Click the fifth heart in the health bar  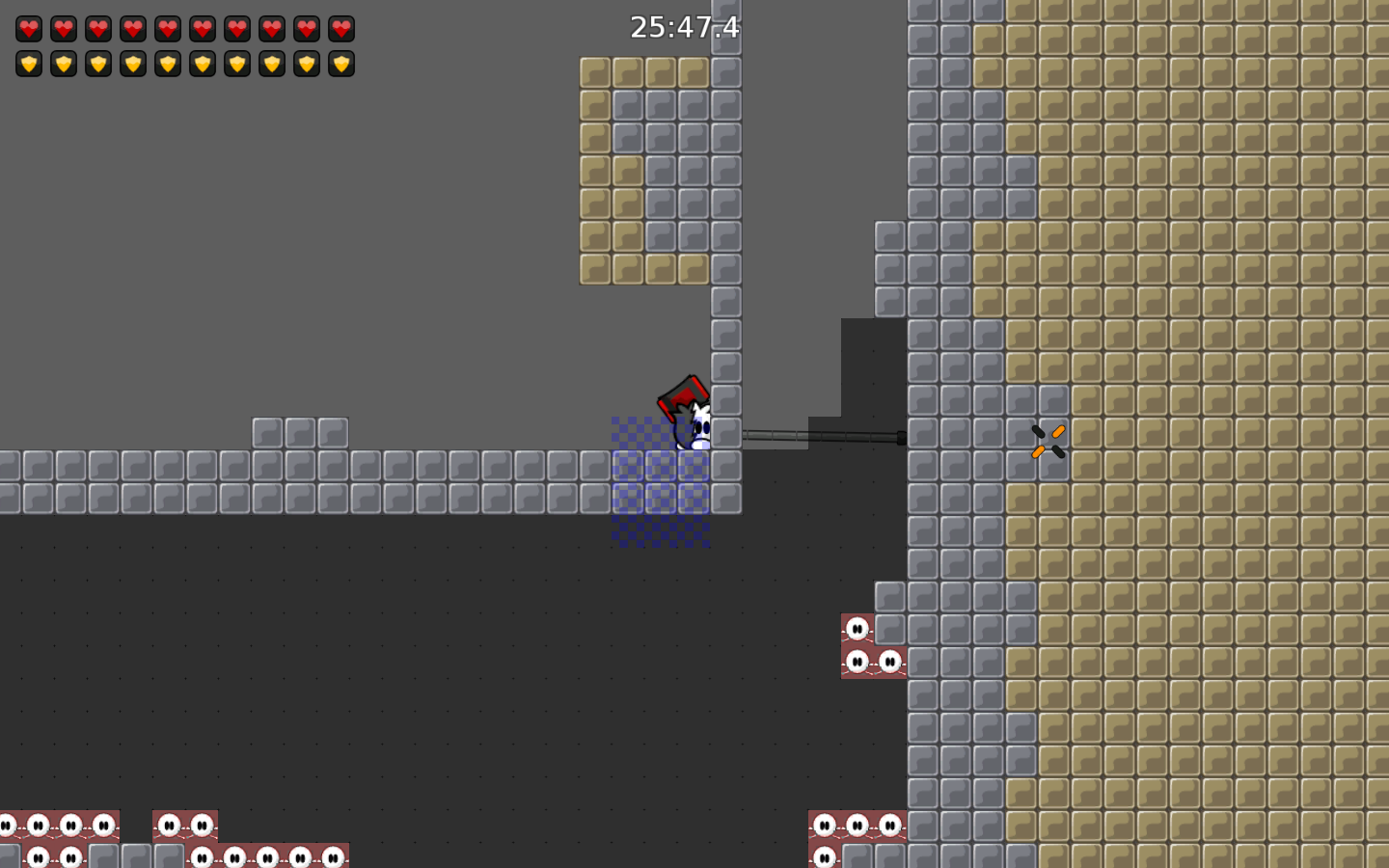pos(169,28)
